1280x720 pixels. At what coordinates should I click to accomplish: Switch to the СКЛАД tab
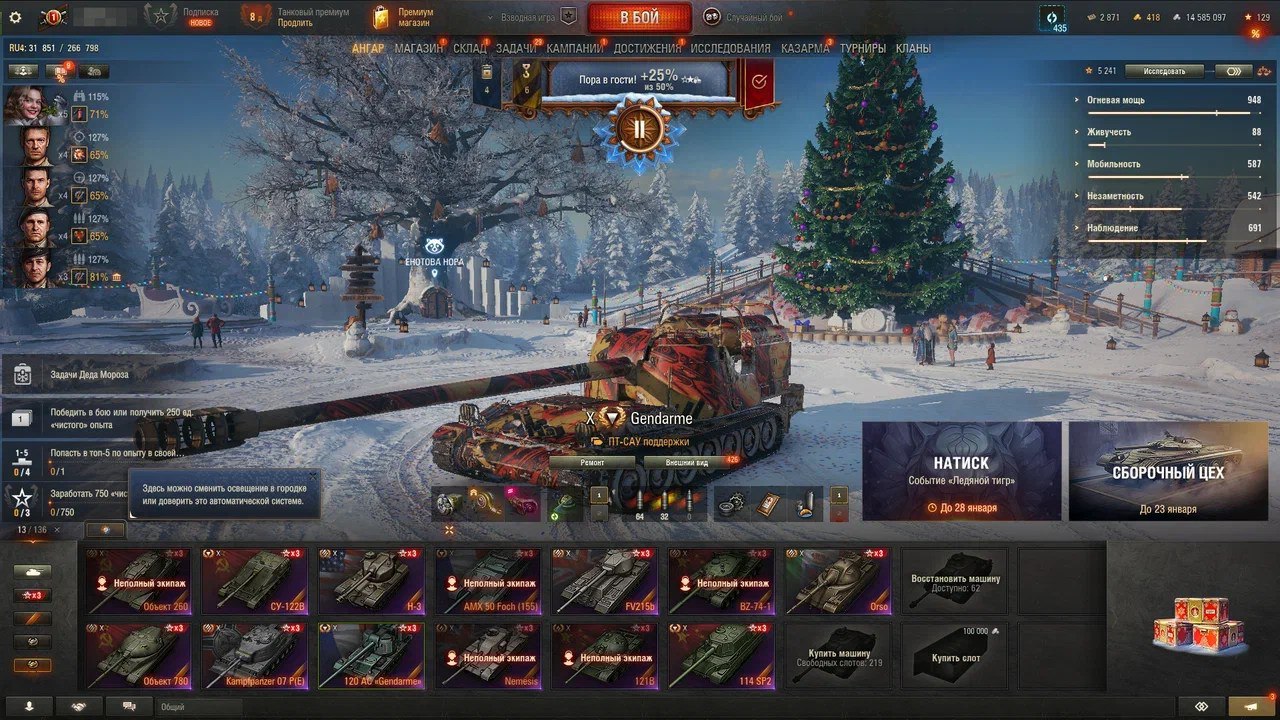pos(470,48)
